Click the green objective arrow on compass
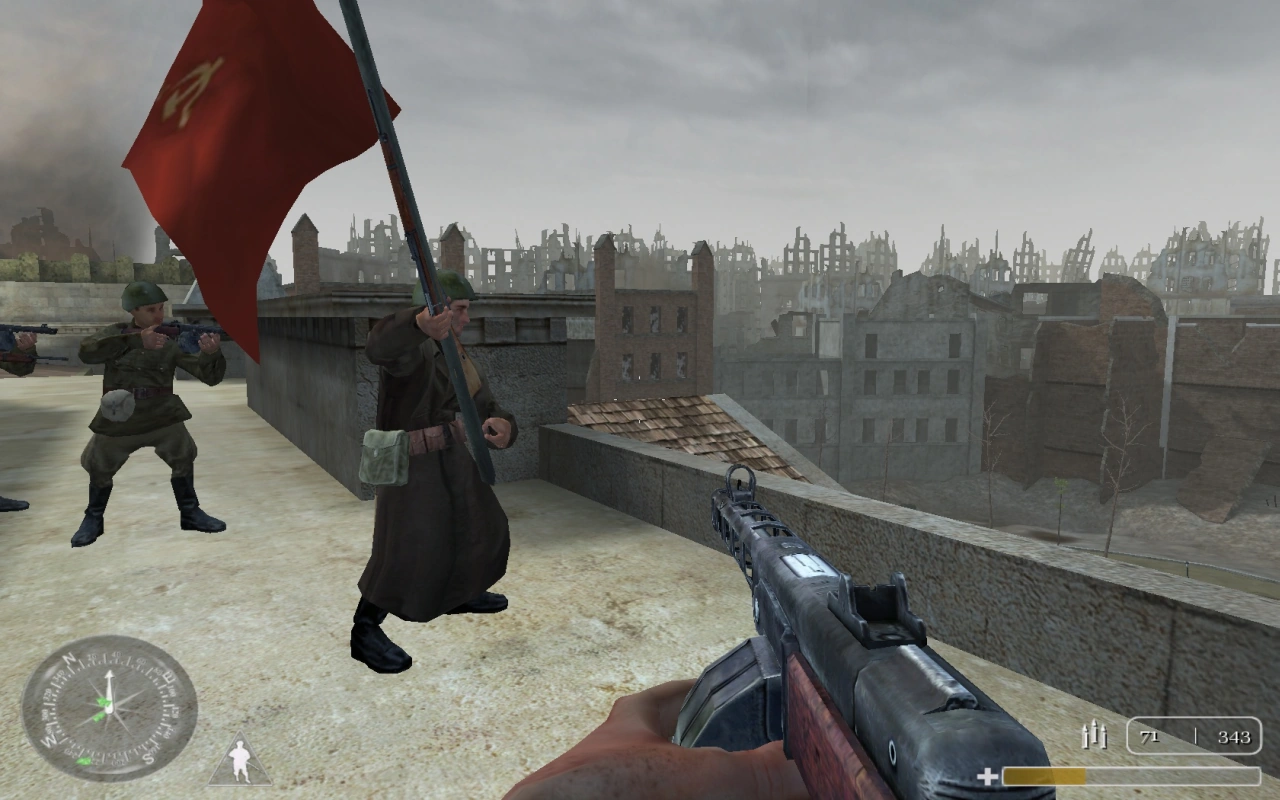 point(101,703)
